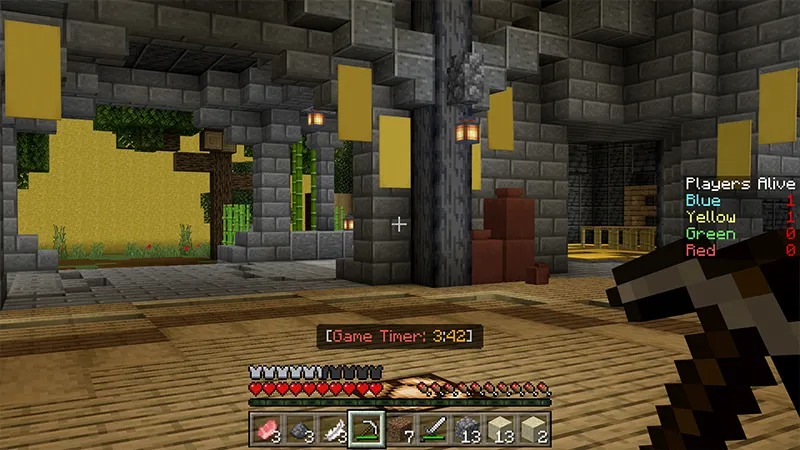Equip the iron sword from the hotbar
This screenshot has height=450, width=800.
click(433, 430)
